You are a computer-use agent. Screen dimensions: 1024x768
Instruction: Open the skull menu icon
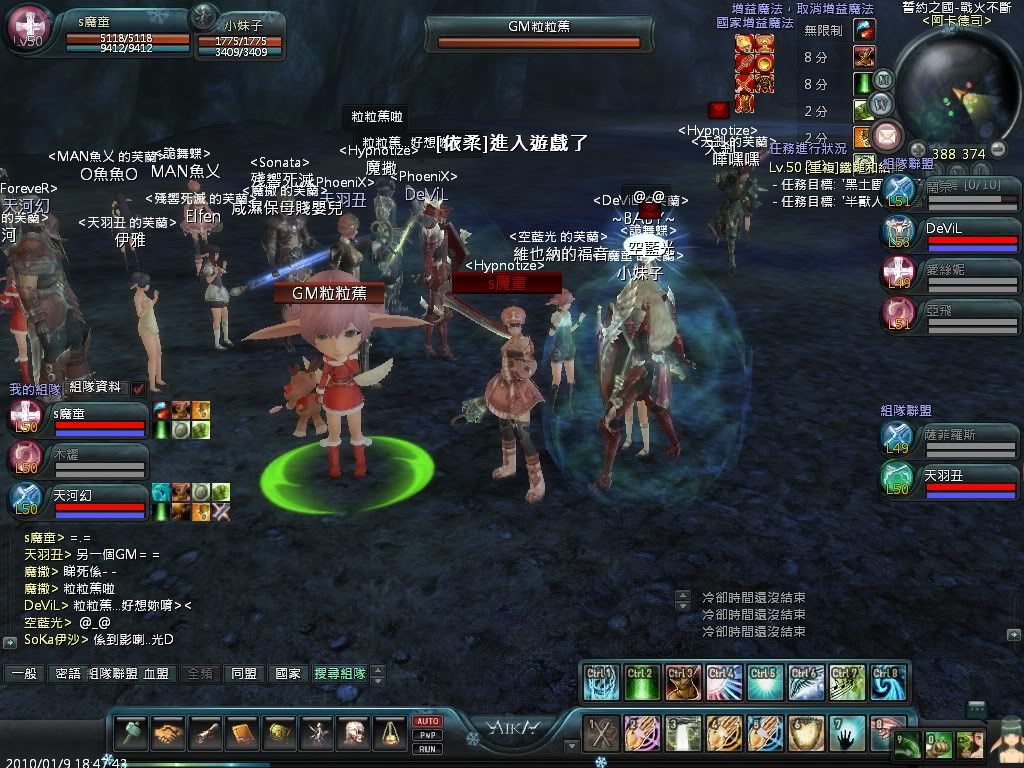[353, 734]
